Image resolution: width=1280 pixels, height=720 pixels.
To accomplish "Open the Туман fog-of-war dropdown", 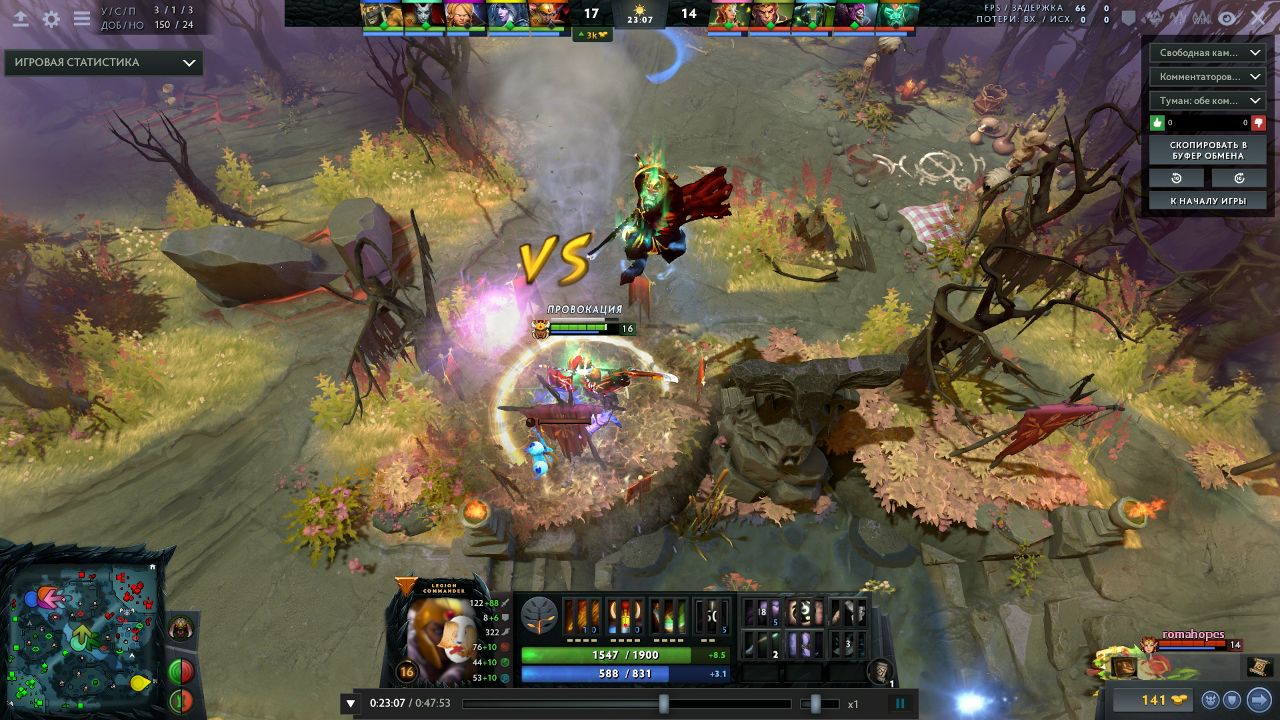I will (1208, 100).
